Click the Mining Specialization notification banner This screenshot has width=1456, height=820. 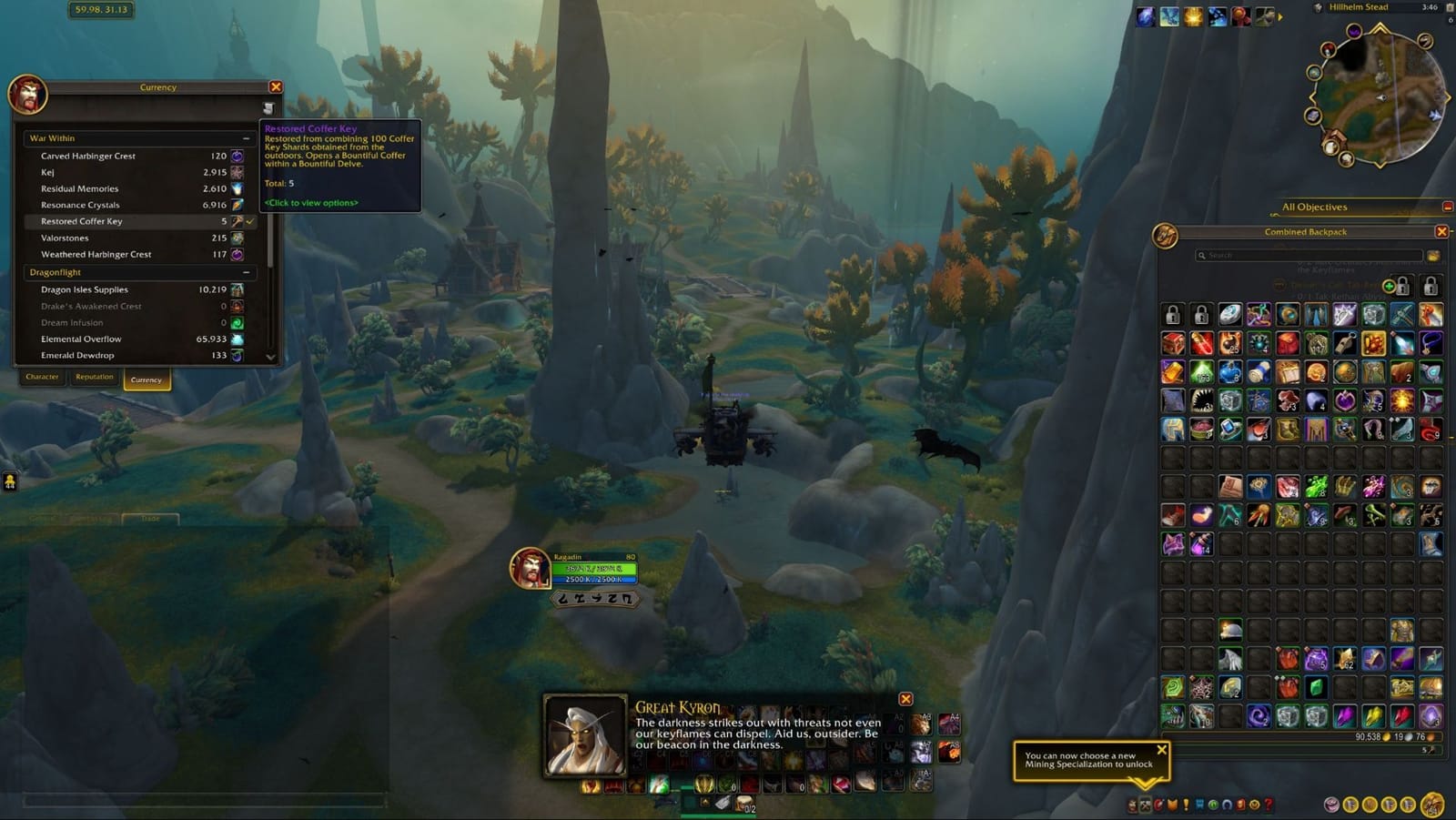tap(1089, 761)
